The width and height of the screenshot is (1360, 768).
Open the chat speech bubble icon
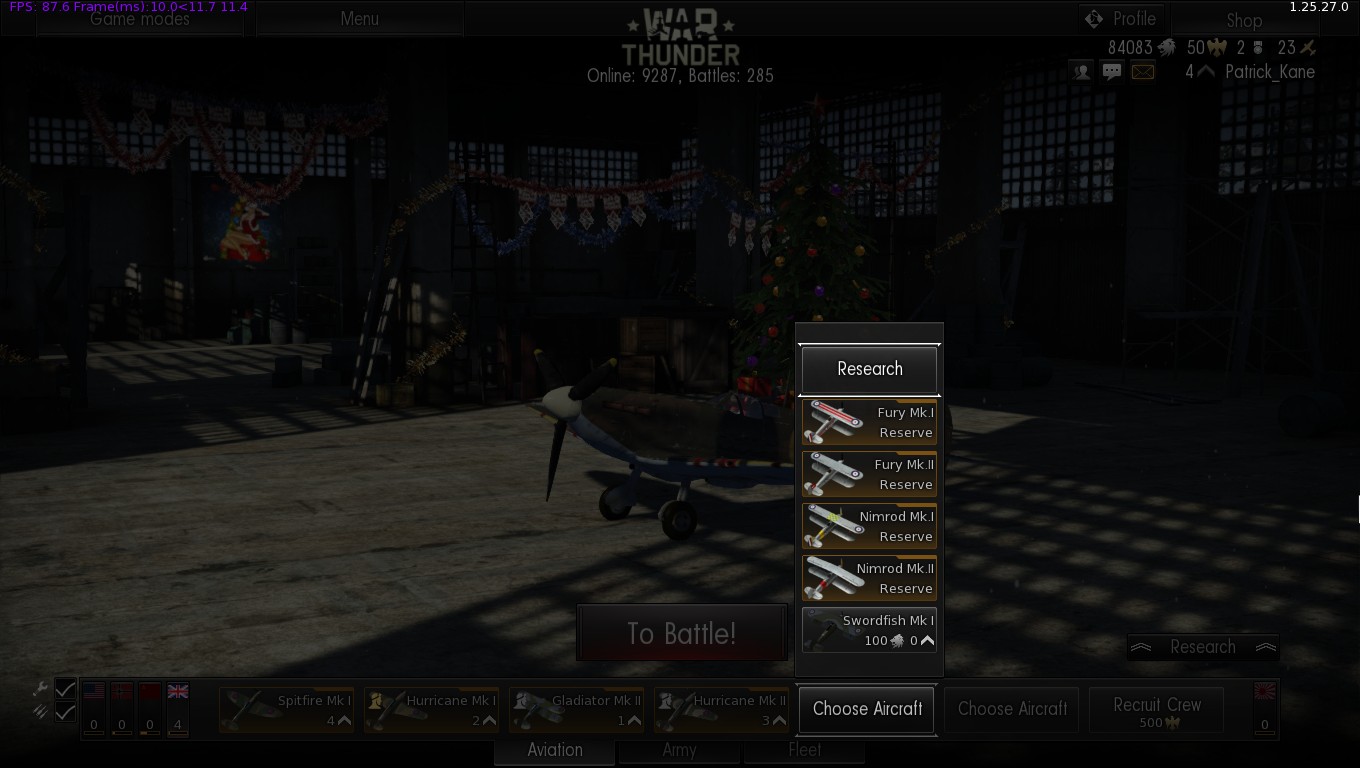(x=1111, y=72)
